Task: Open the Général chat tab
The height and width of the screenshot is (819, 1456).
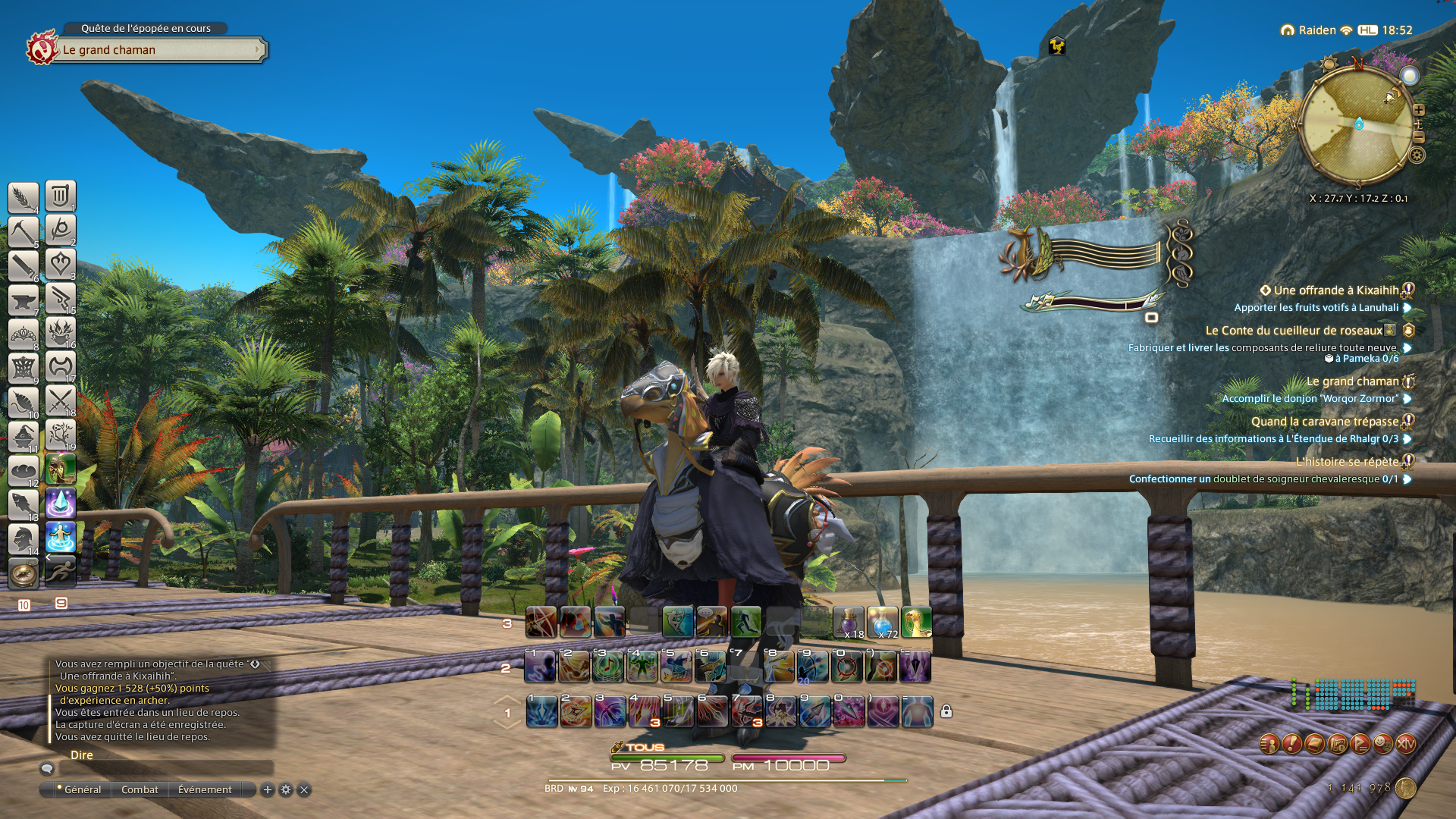Action: point(82,789)
